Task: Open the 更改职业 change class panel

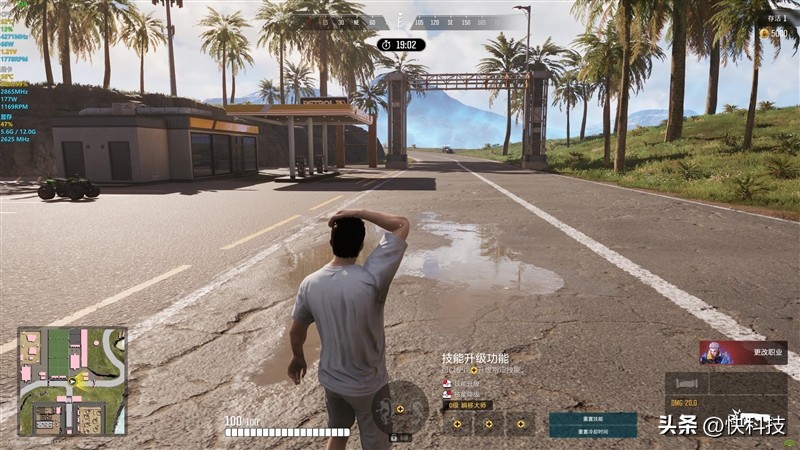Action: pos(743,352)
